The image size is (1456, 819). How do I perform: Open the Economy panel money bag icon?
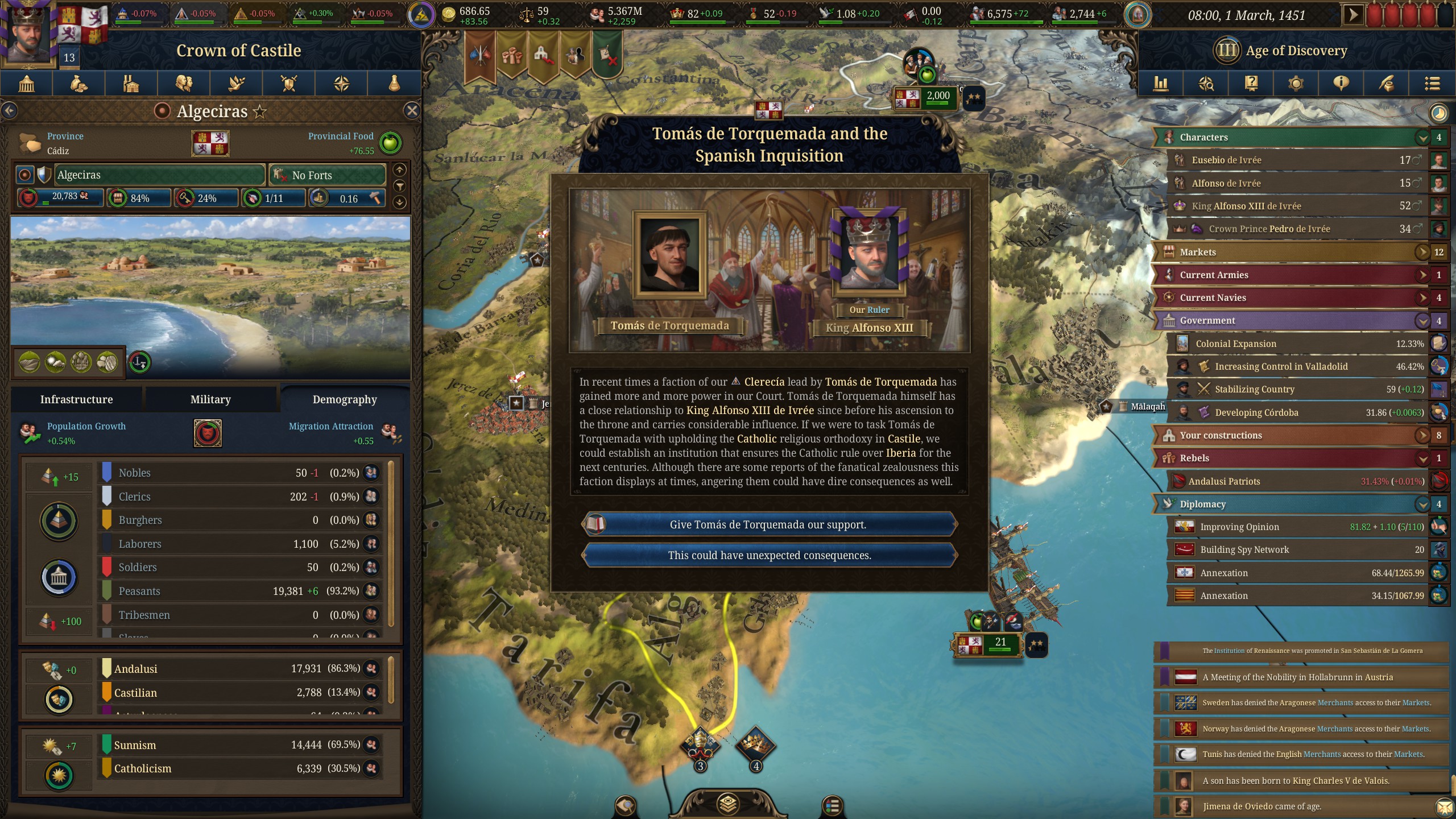pos(78,84)
